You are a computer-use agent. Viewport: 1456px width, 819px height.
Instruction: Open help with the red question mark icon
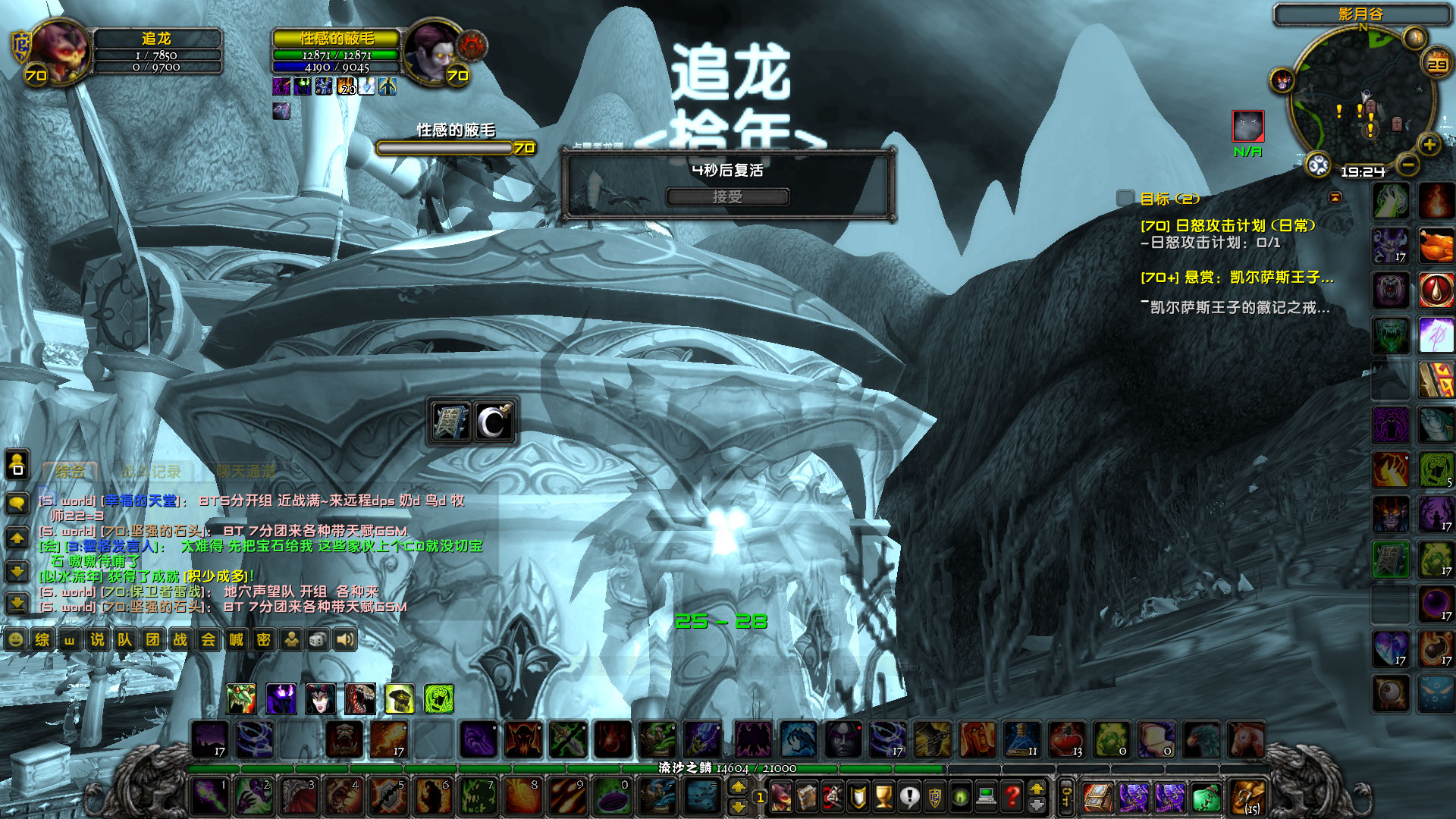coord(1012,796)
